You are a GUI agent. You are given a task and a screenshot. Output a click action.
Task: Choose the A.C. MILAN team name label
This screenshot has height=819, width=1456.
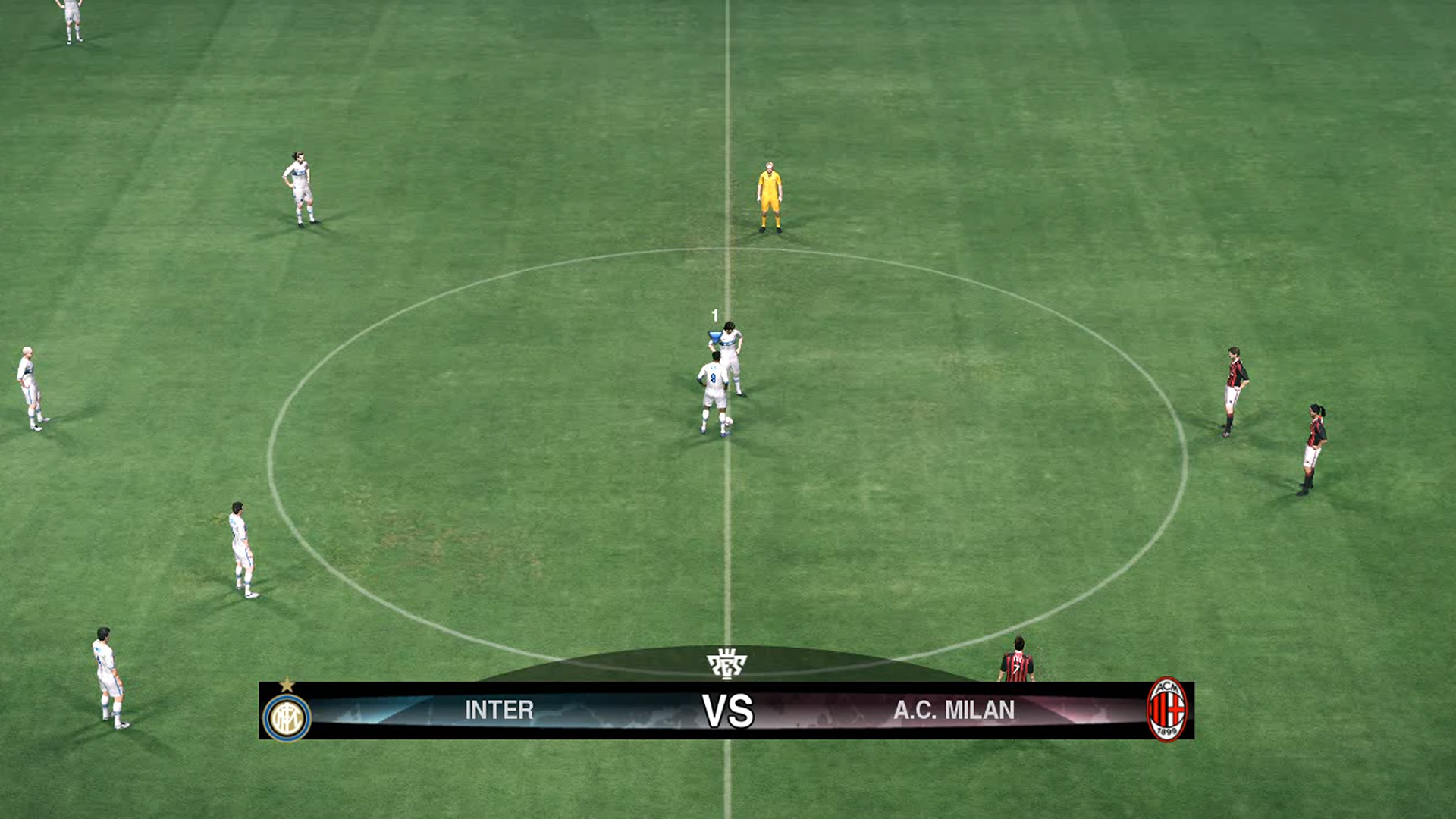[x=953, y=710]
